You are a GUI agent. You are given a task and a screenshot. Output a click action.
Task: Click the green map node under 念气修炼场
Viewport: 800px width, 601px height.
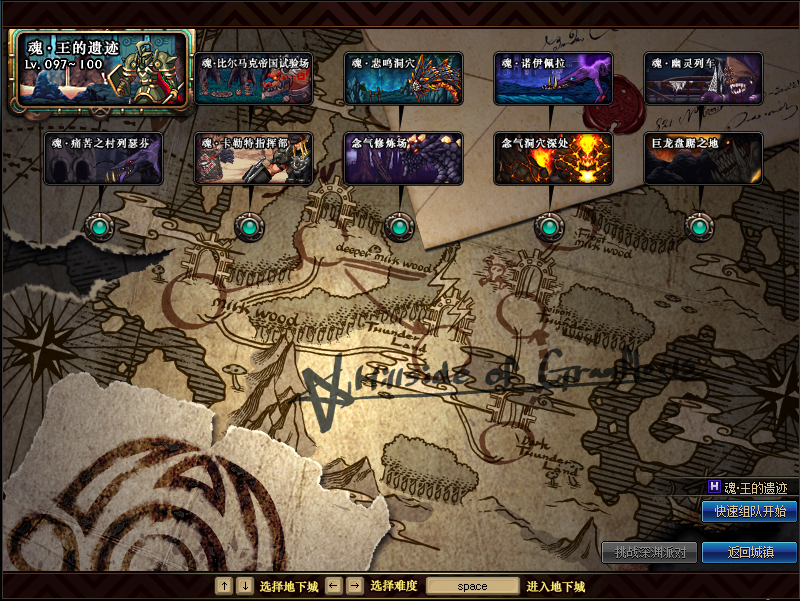point(399,227)
